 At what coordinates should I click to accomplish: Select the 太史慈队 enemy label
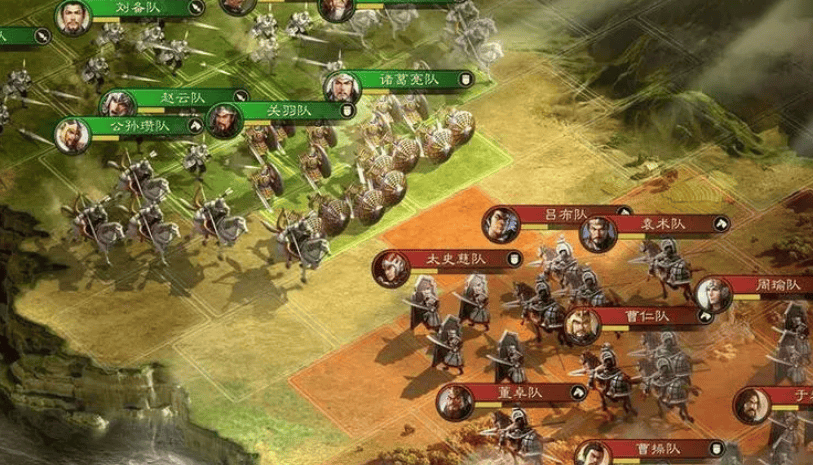pyautogui.click(x=455, y=259)
